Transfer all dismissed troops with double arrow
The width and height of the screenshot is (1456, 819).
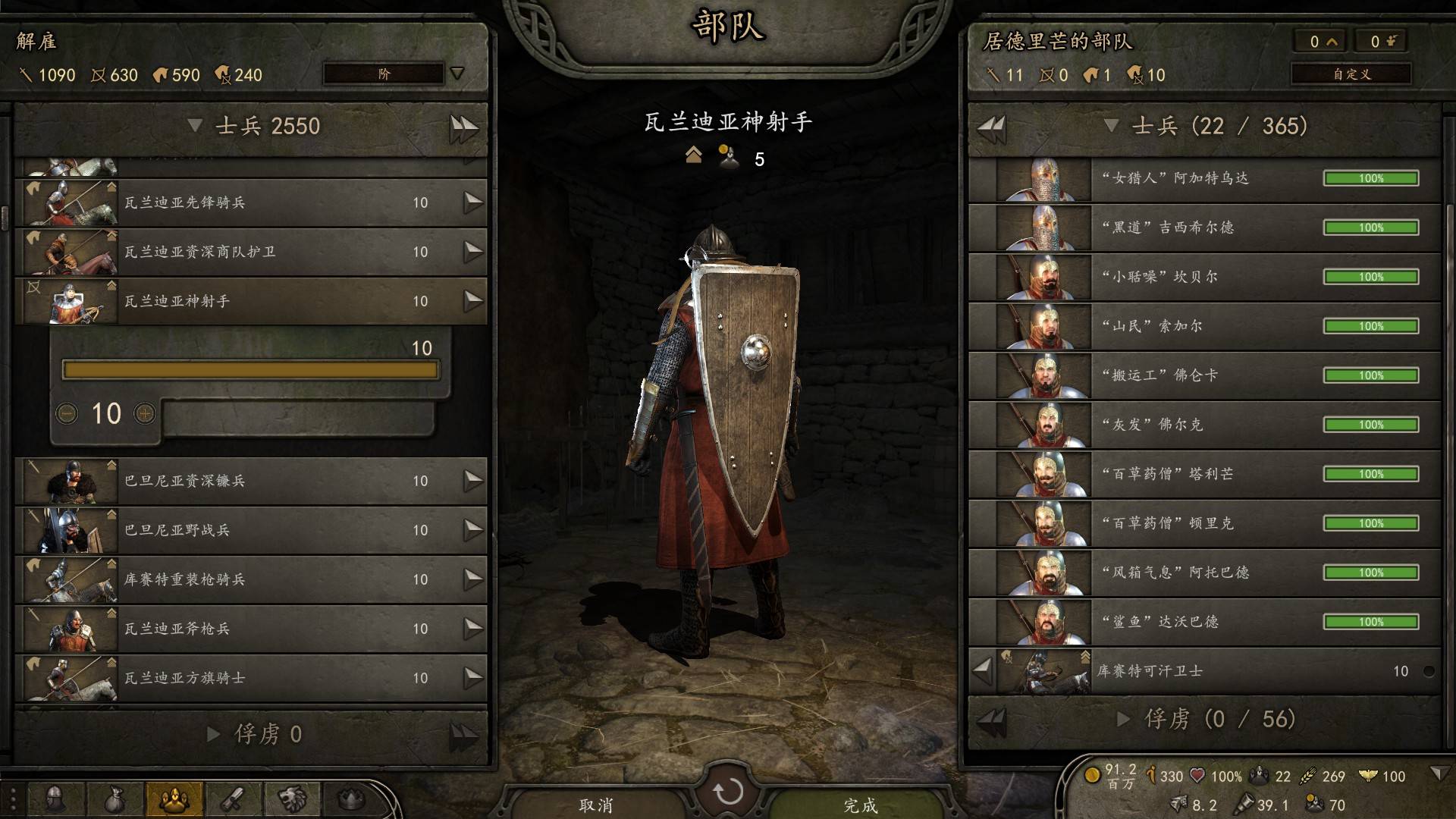[x=463, y=127]
